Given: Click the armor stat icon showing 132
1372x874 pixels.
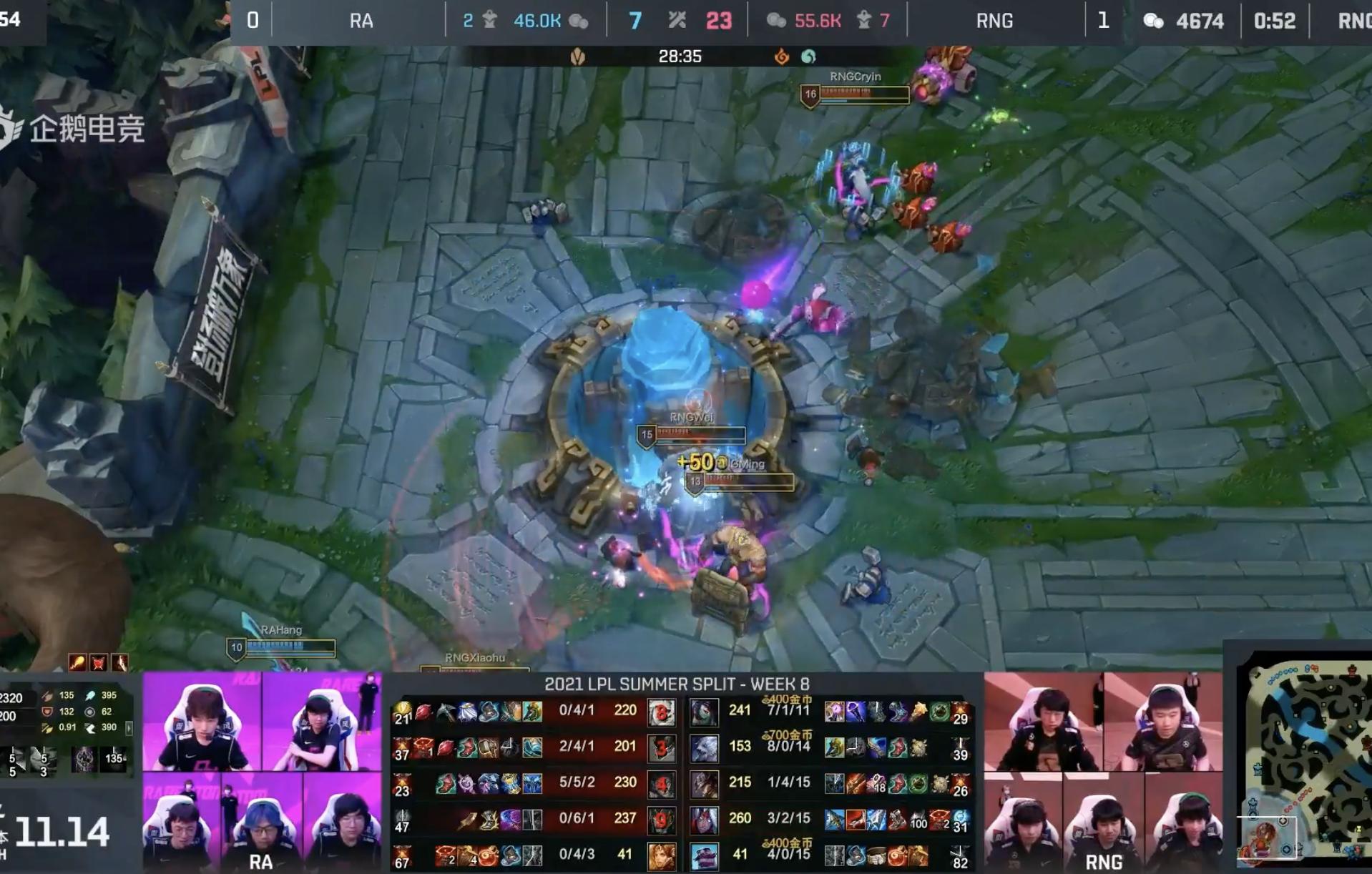Looking at the screenshot, I should tap(46, 712).
